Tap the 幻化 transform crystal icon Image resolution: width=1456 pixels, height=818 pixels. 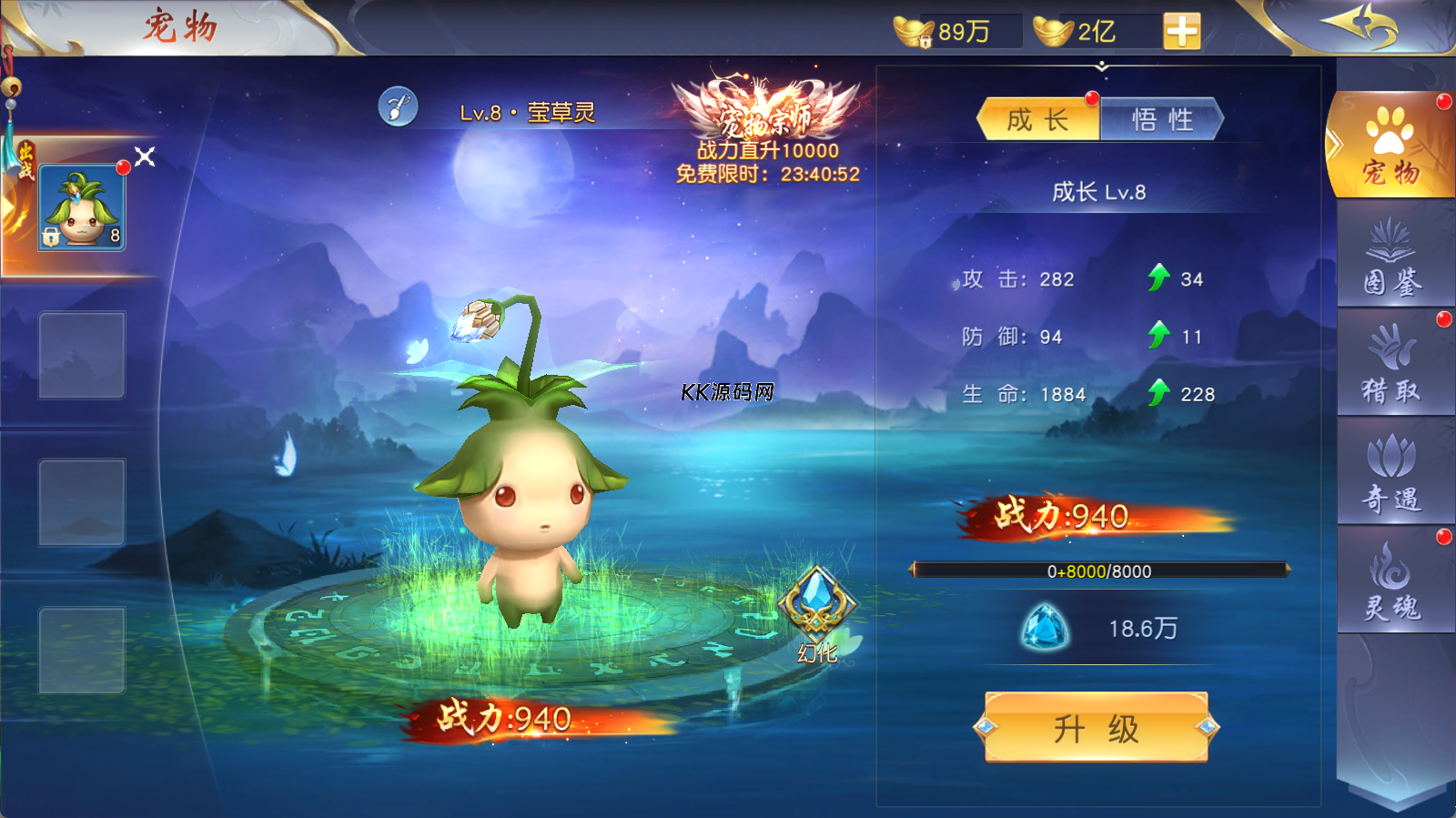click(816, 610)
